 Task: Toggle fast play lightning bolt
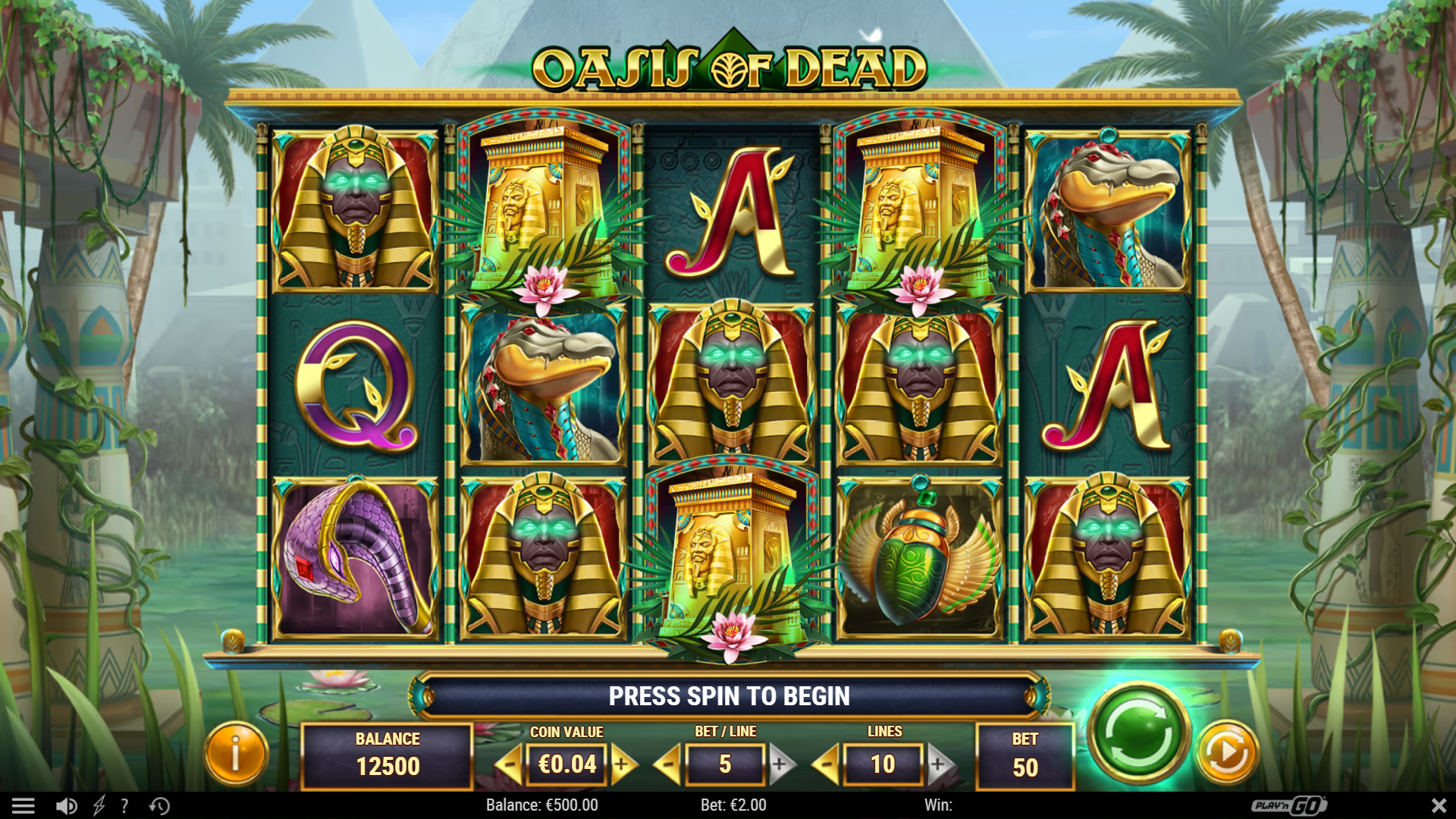tap(99, 805)
